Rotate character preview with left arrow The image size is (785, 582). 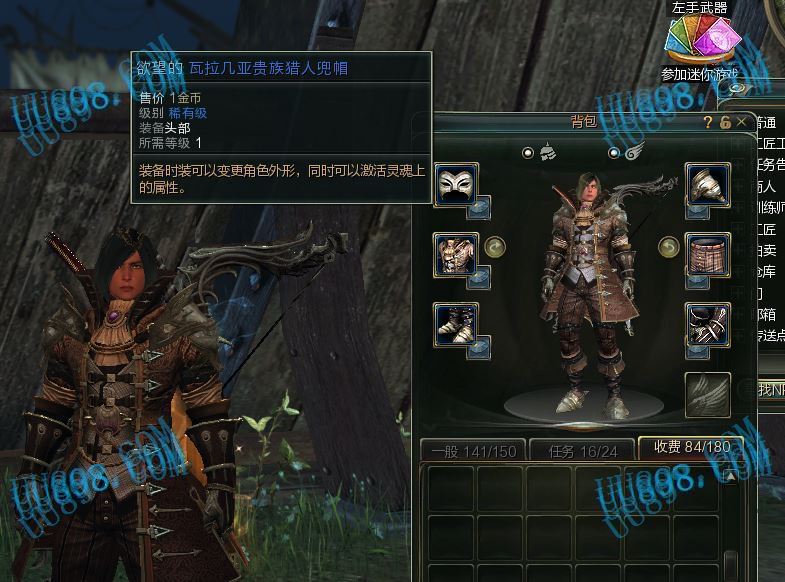(492, 246)
